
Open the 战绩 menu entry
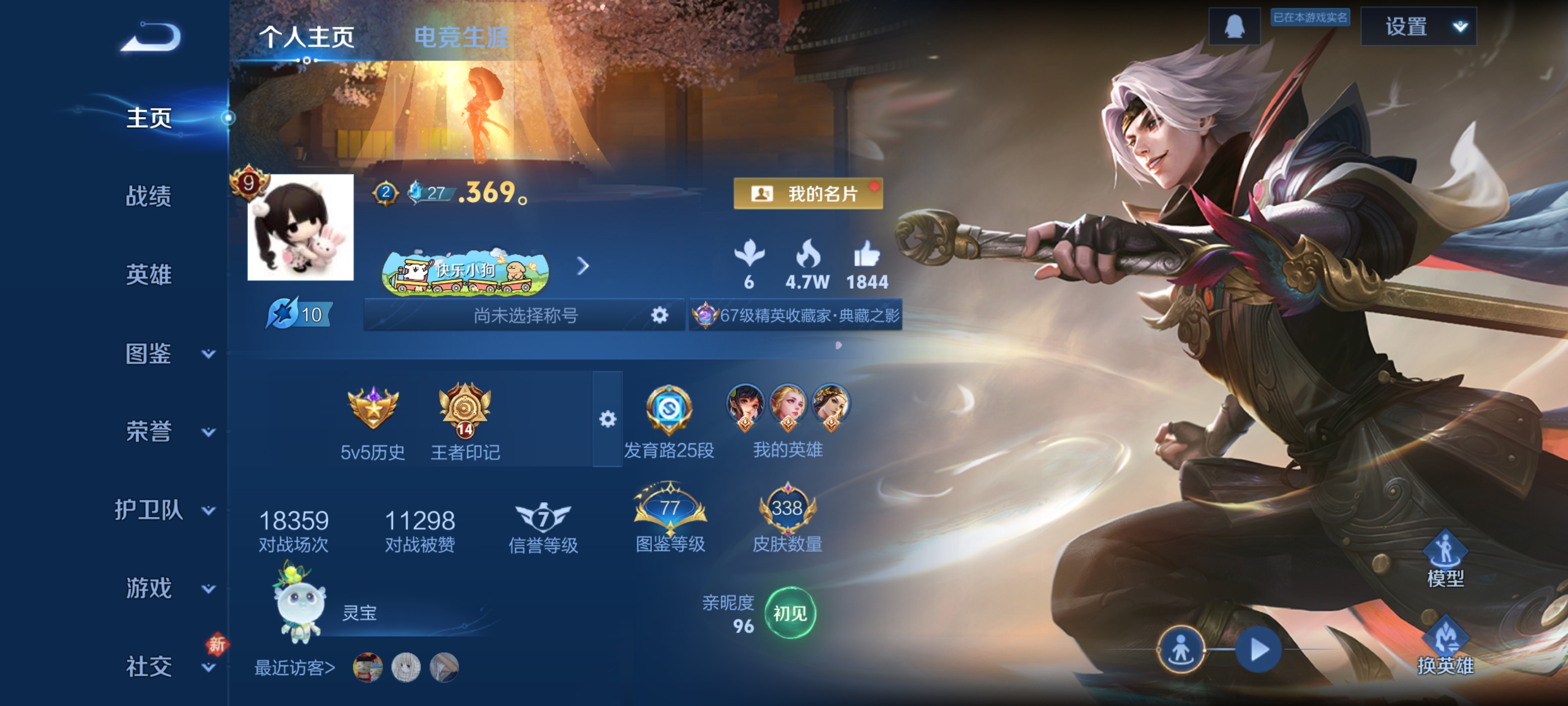[x=148, y=196]
